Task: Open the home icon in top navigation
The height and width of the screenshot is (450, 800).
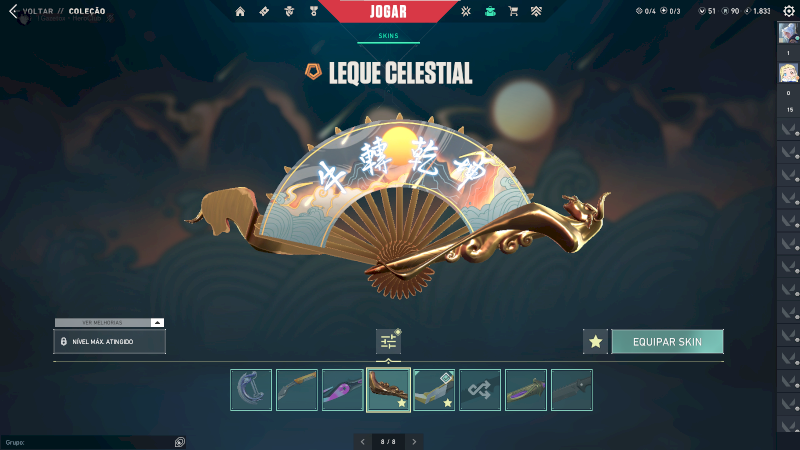Action: 240,12
